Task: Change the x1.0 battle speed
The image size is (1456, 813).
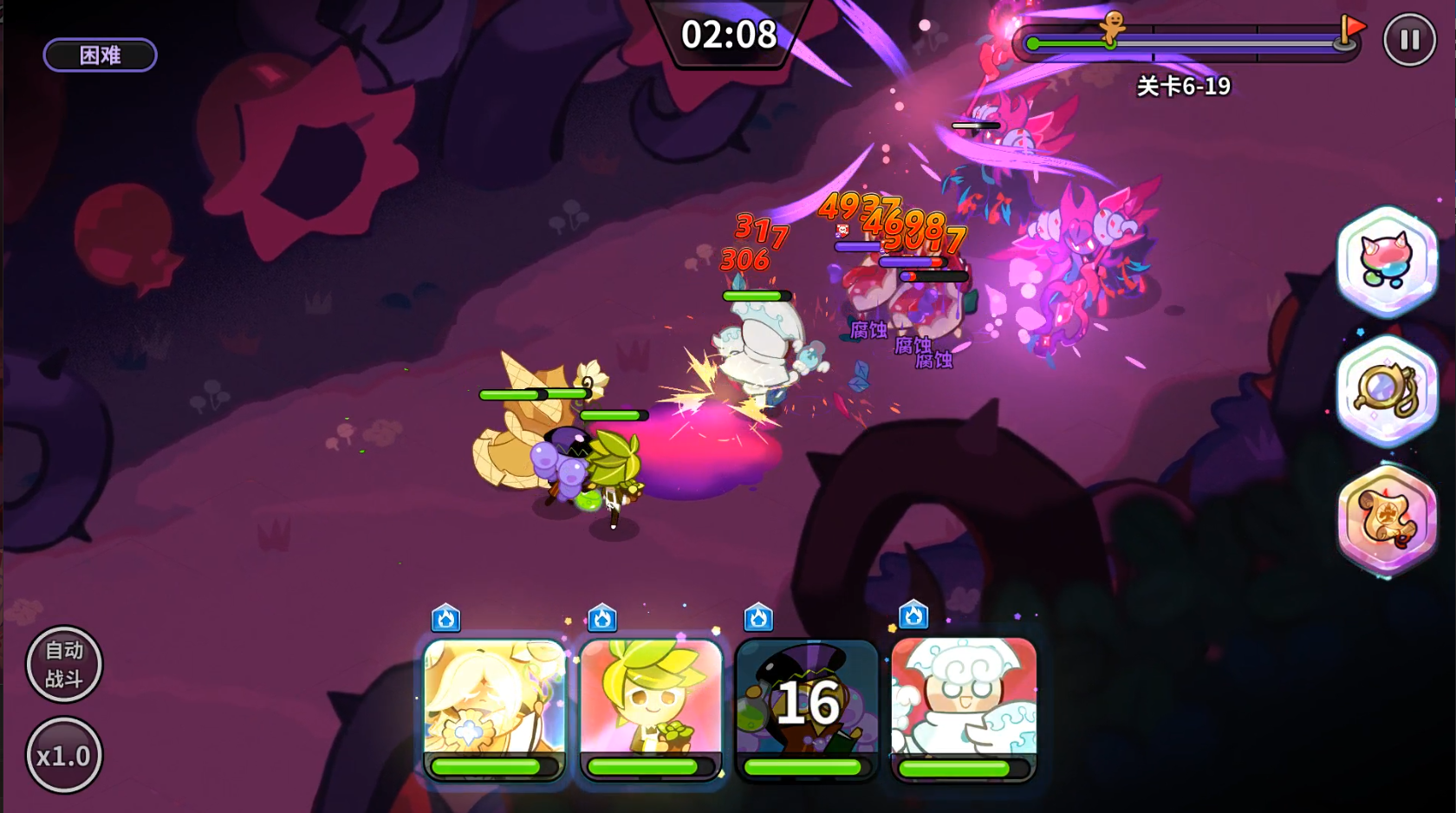Action: tap(64, 755)
